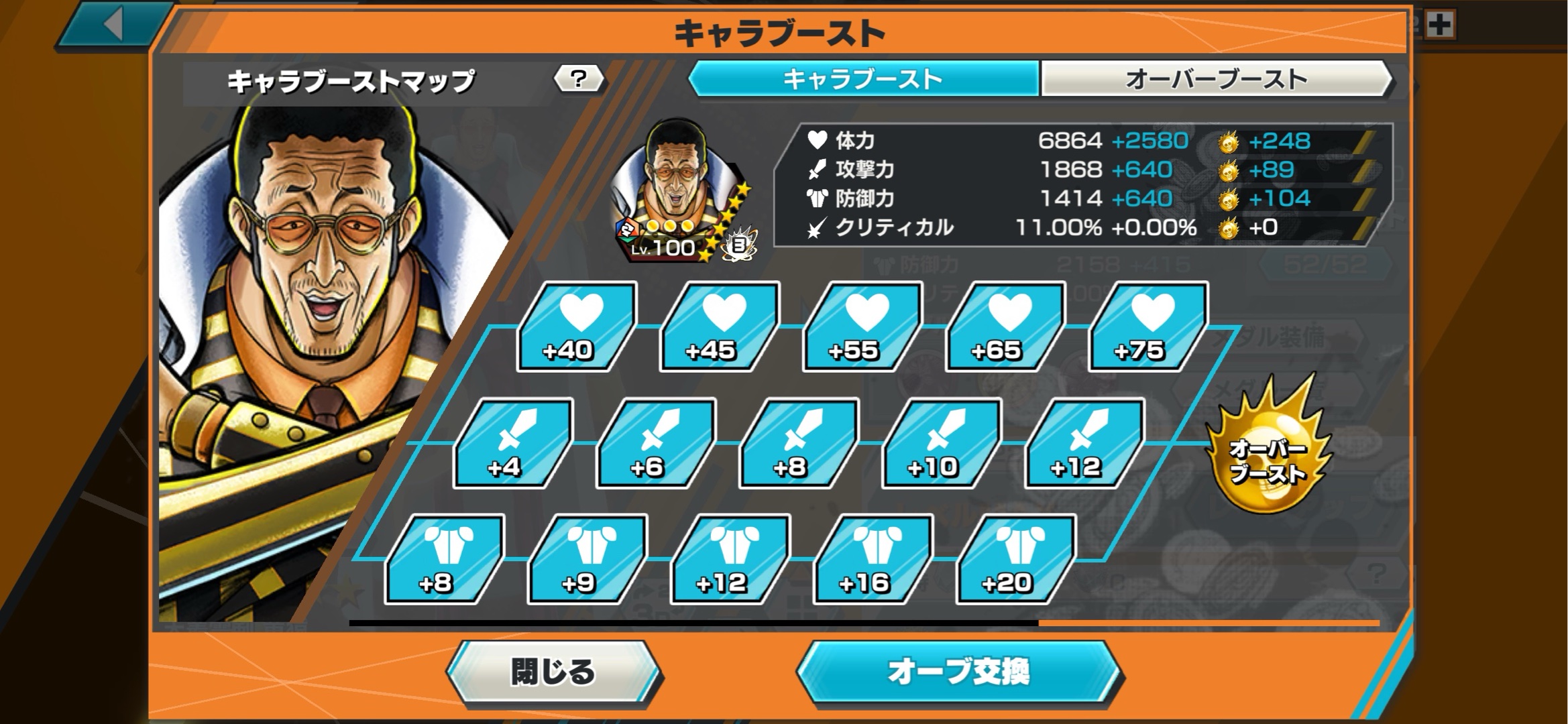Image resolution: width=1568 pixels, height=724 pixels.
Task: Select the +75 health boost node
Action: (1147, 327)
